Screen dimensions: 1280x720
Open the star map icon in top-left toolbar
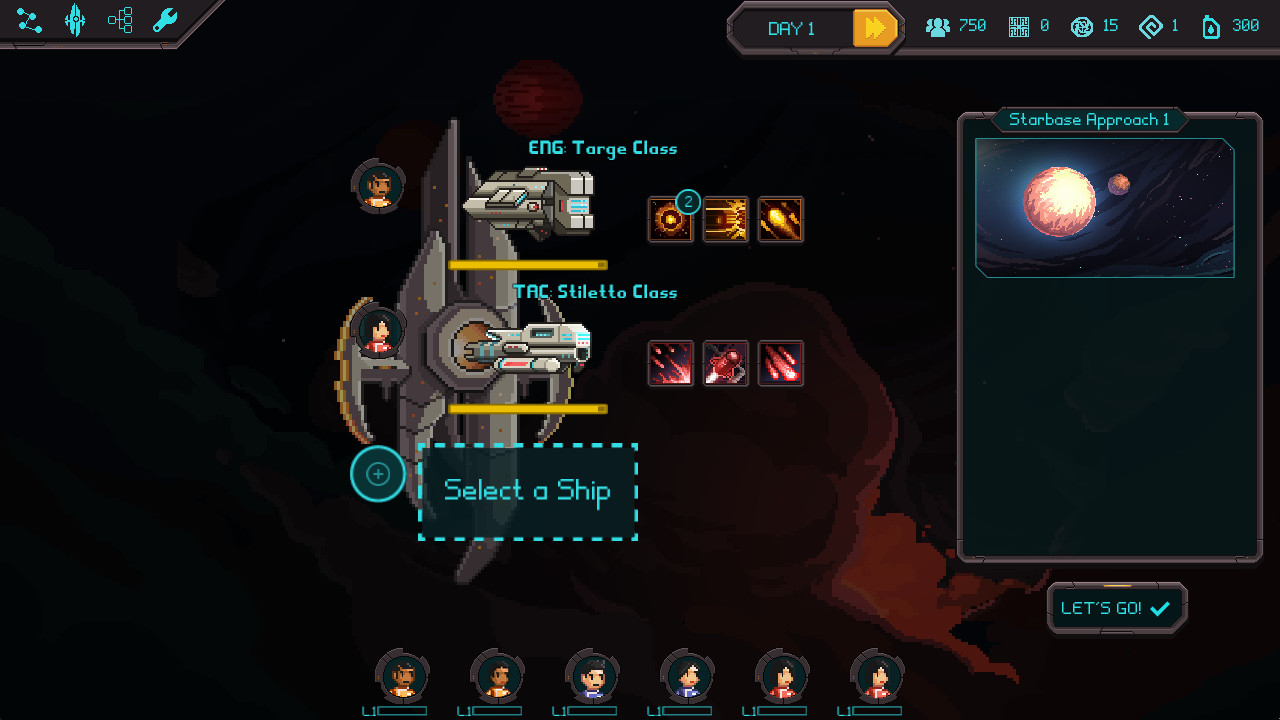tap(28, 20)
